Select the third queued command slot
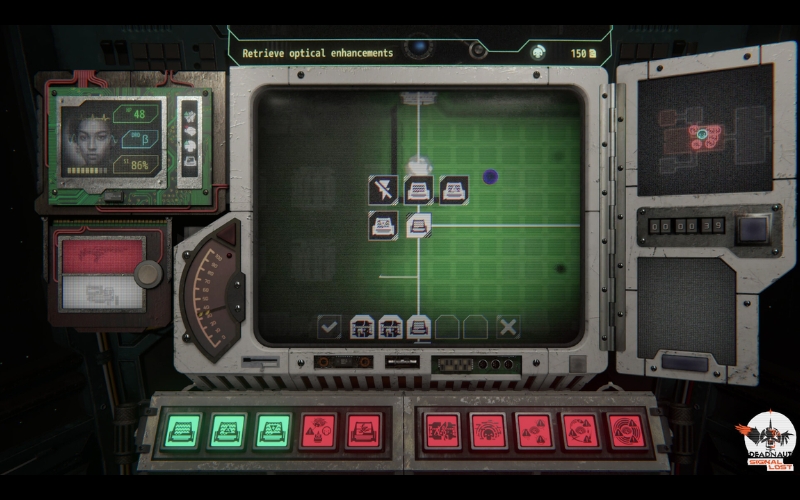The image size is (800, 500). pos(419,326)
